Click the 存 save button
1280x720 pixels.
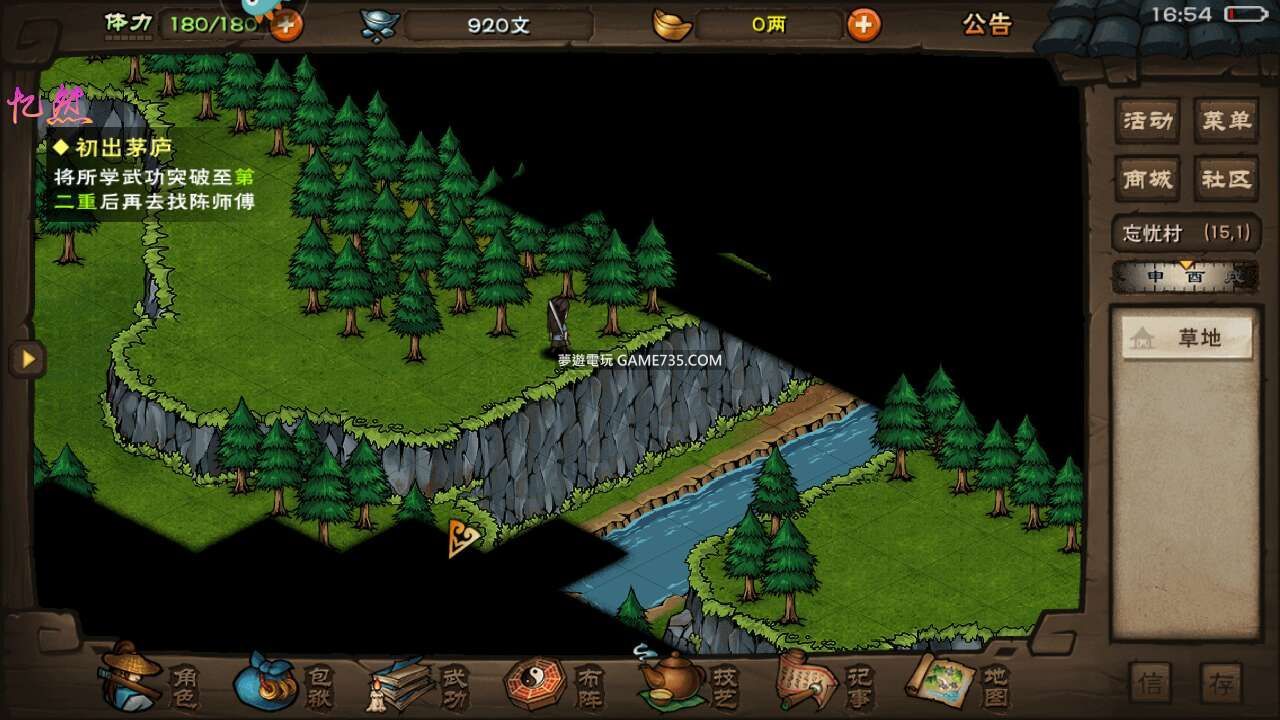click(x=1221, y=683)
